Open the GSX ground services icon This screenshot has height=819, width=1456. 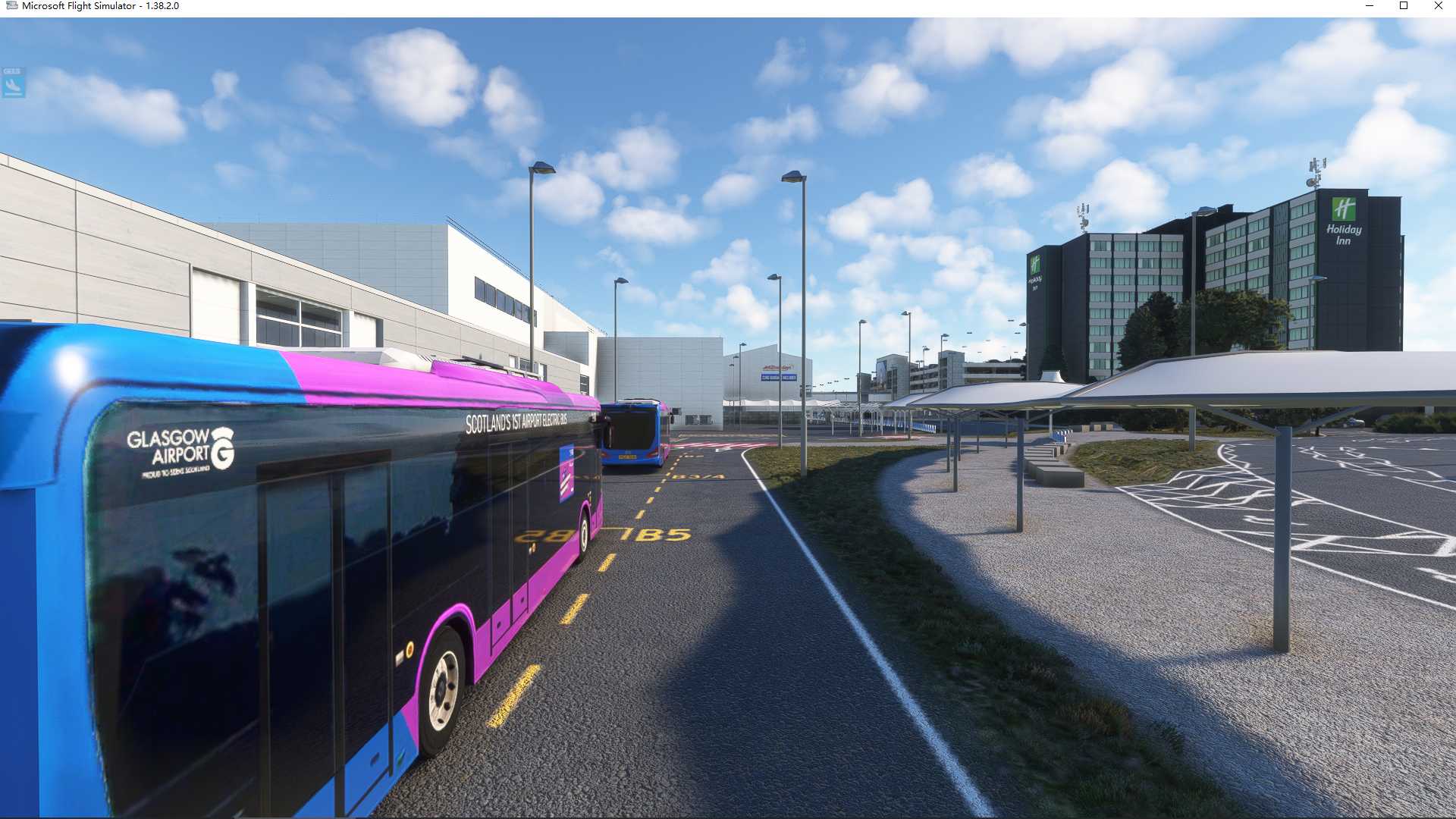point(13,83)
